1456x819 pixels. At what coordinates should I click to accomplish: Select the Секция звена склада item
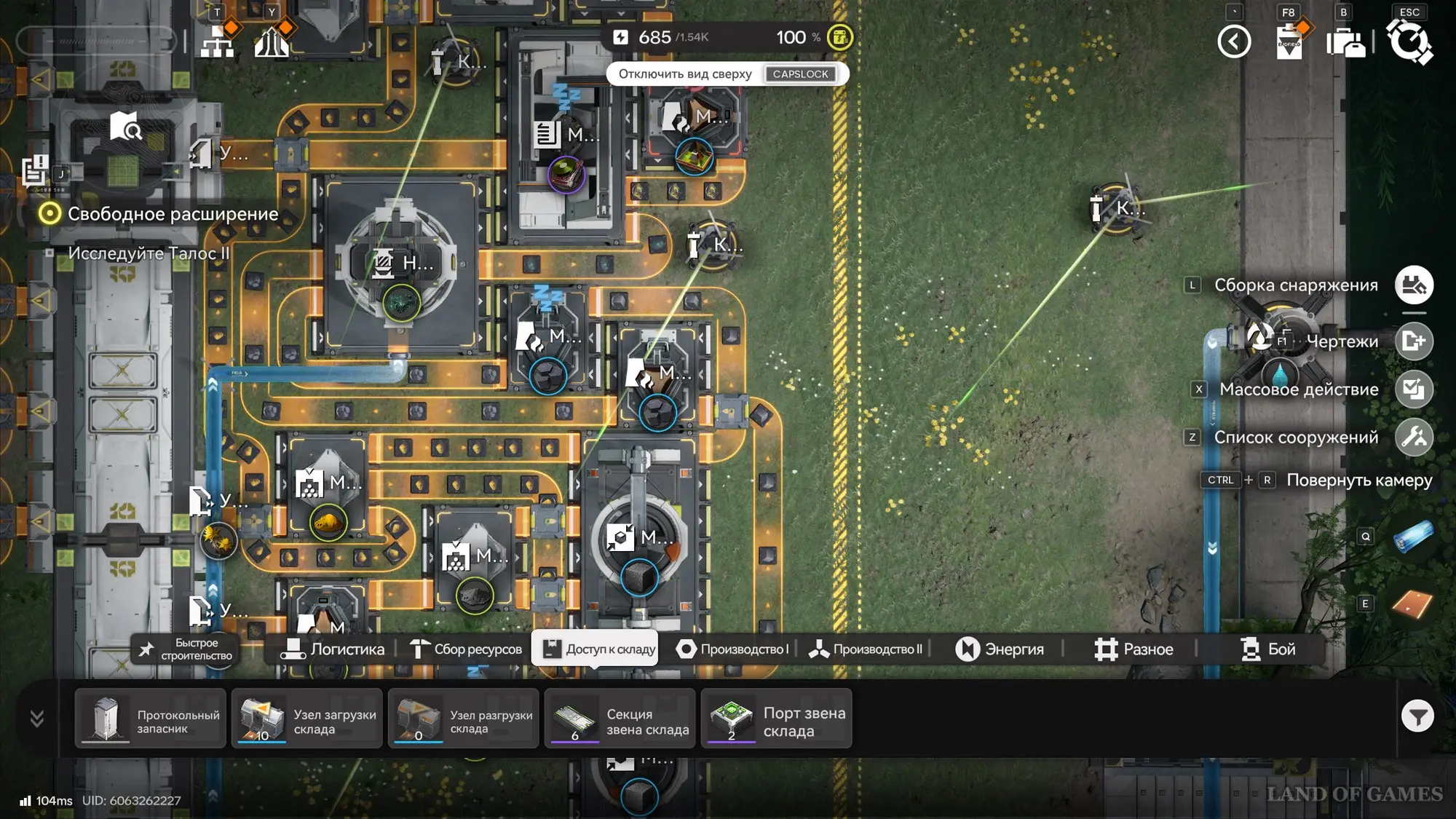620,719
